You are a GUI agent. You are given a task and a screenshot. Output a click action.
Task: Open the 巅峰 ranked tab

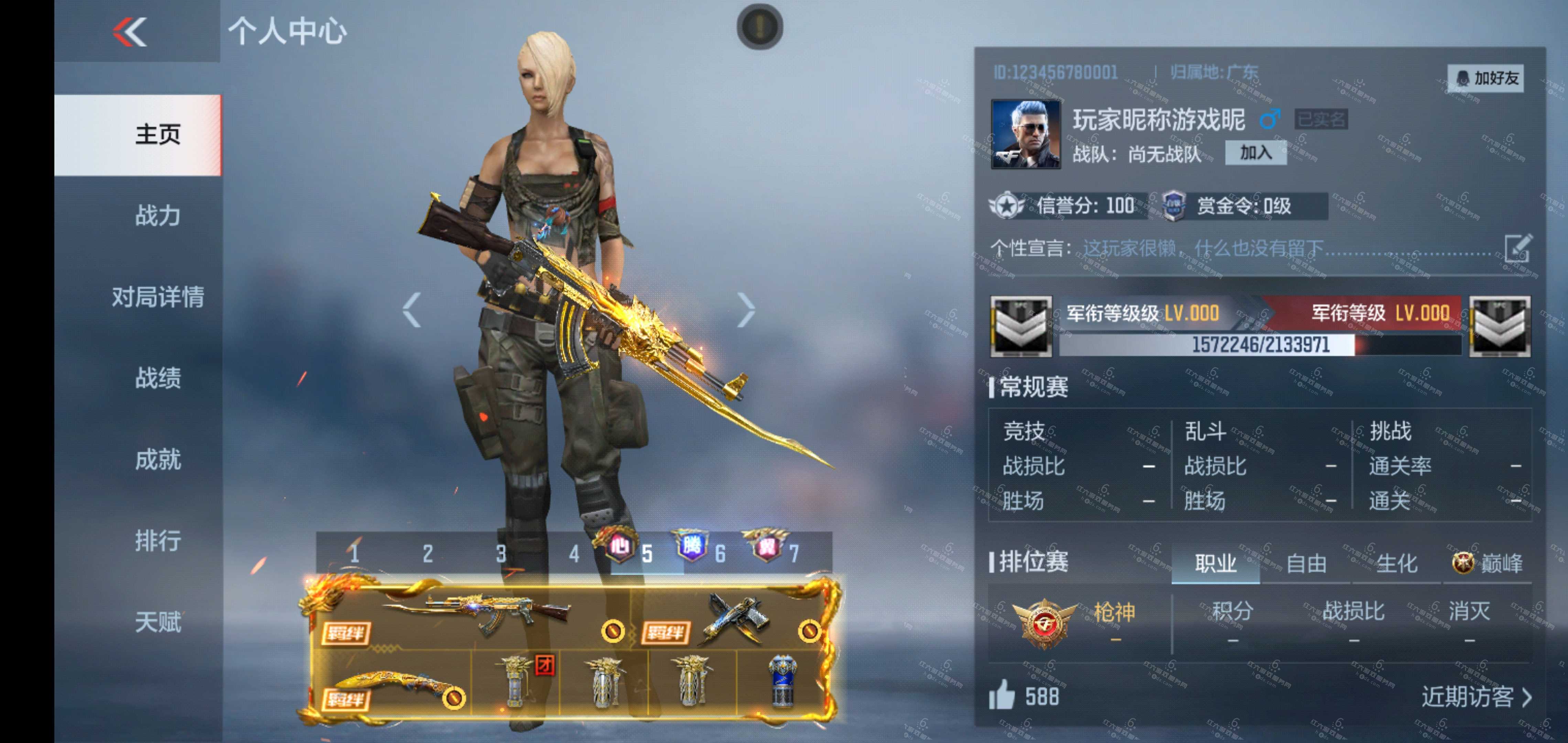coord(1488,564)
